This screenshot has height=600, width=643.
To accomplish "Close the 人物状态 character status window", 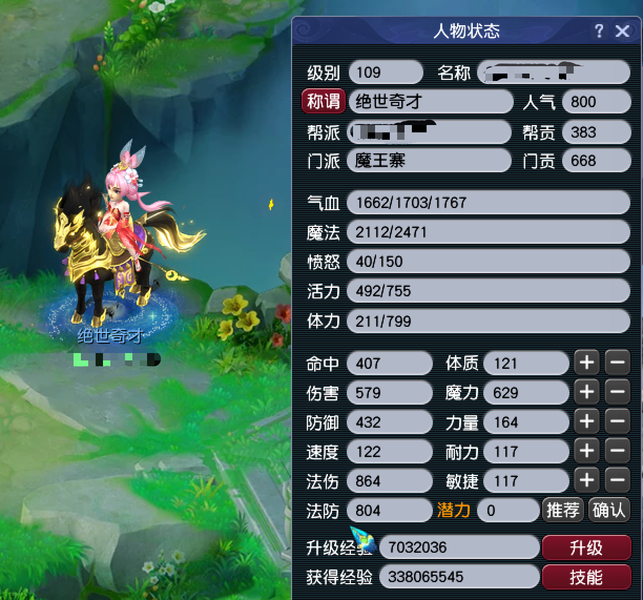I will [622, 31].
